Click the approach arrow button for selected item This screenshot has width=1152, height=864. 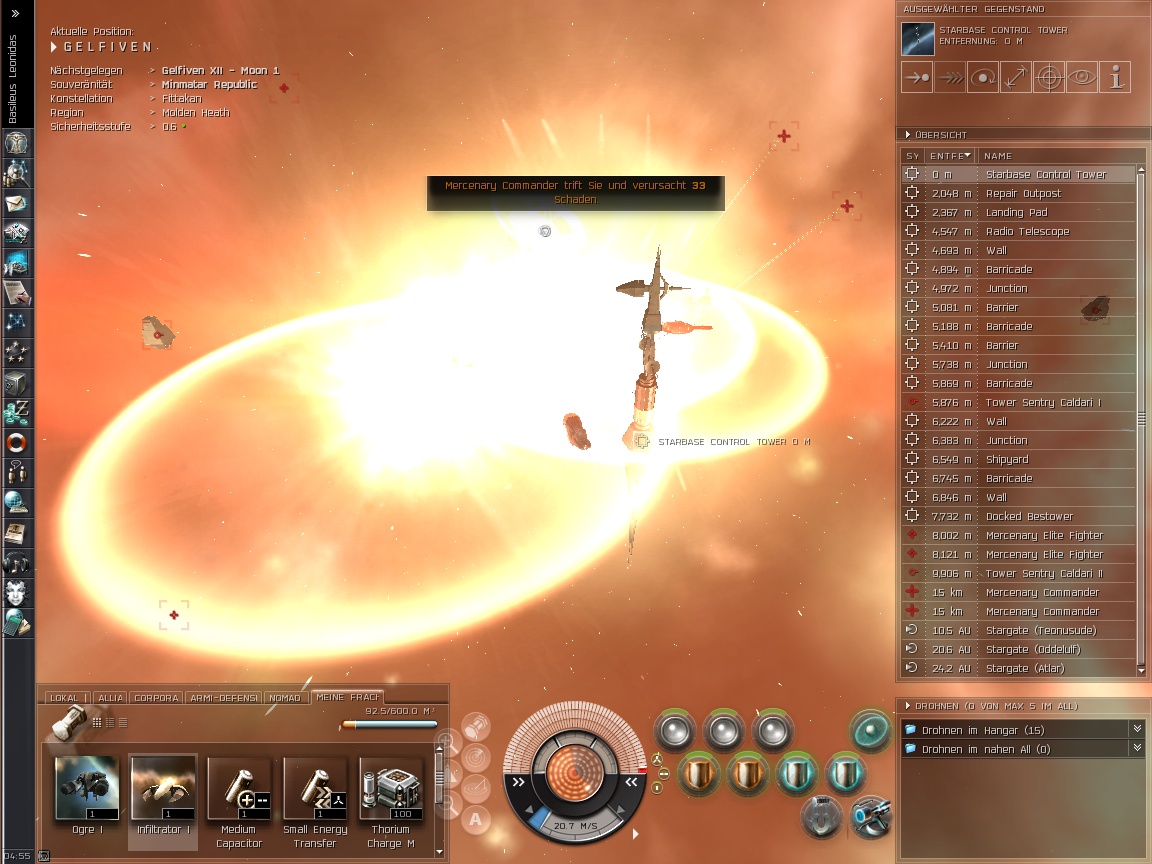[917, 77]
